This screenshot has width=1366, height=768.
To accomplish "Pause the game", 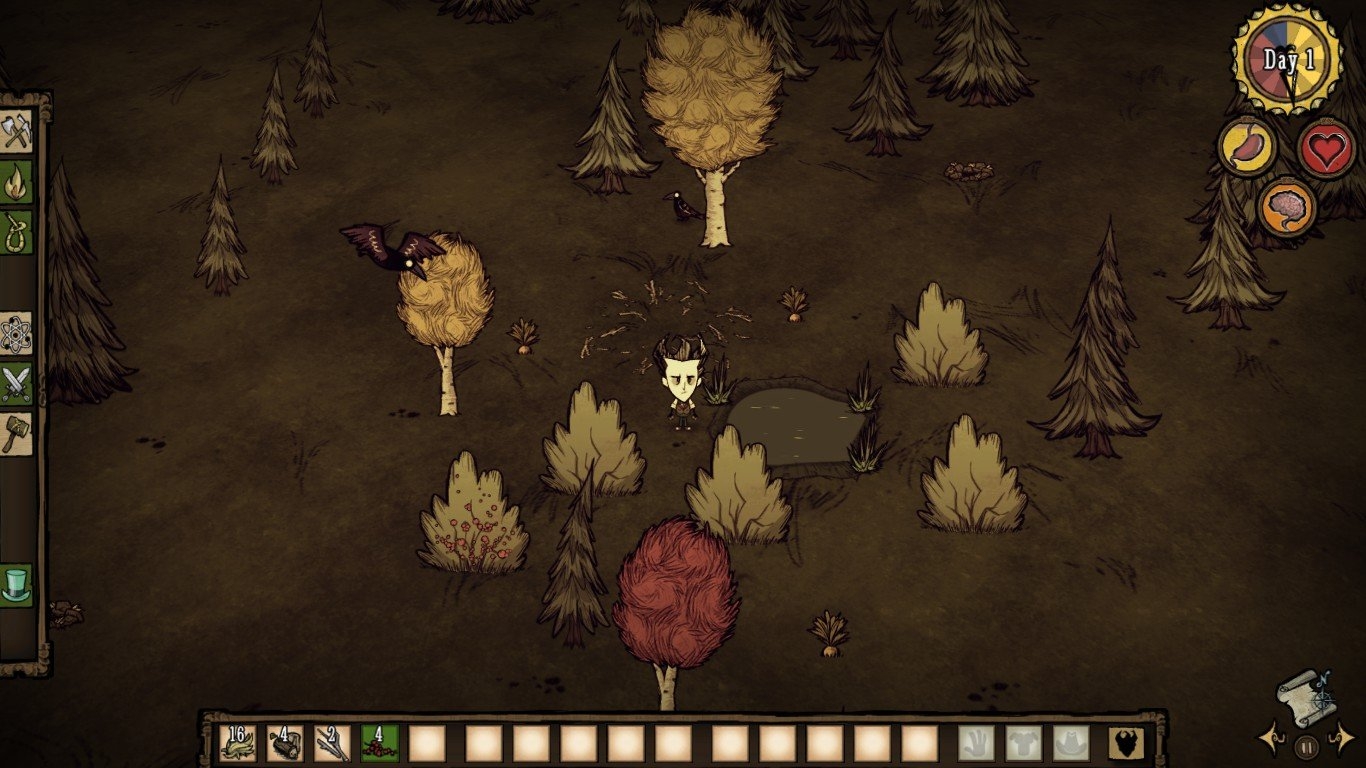I will [x=1306, y=746].
